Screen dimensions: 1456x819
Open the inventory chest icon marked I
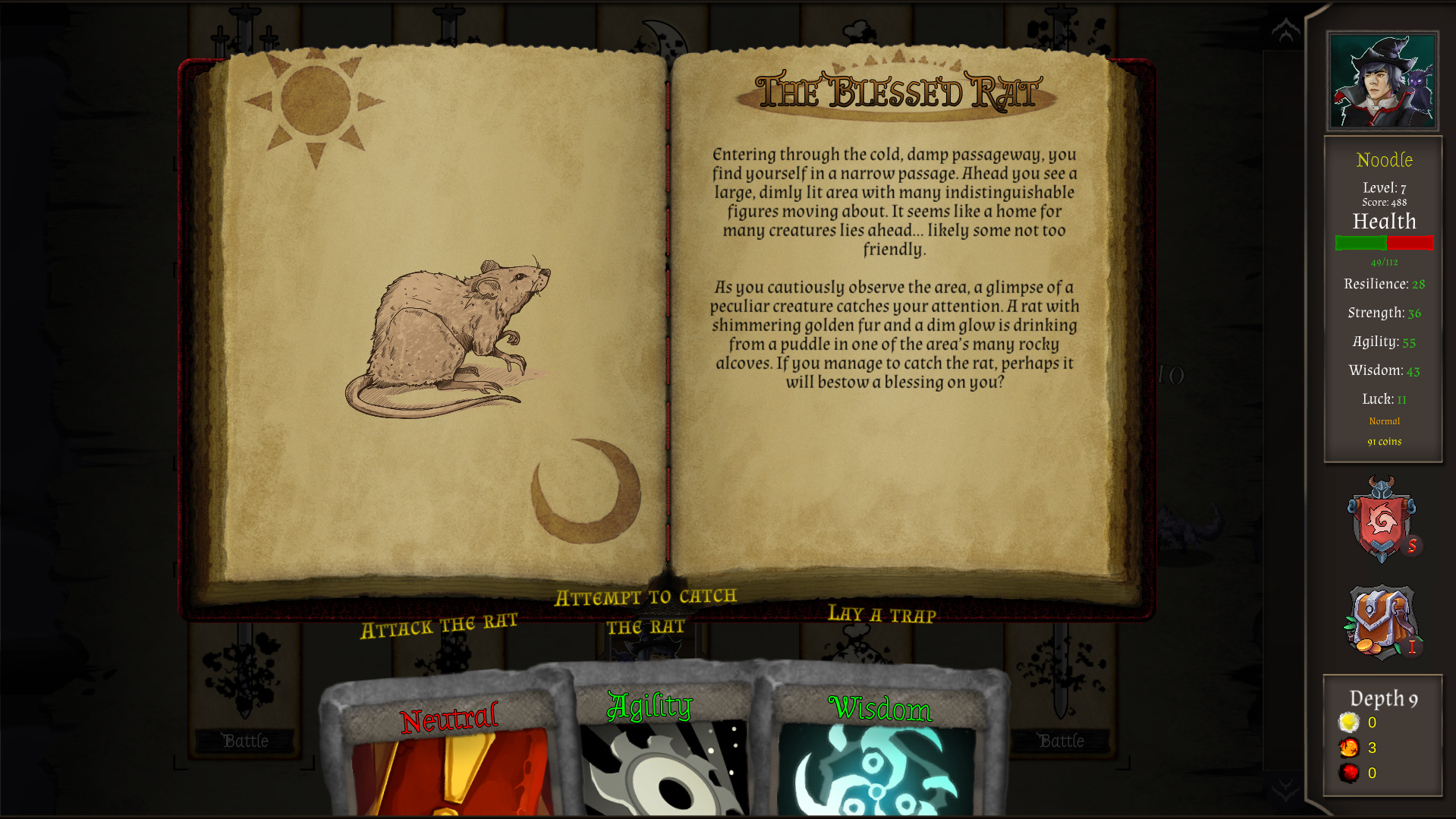pyautogui.click(x=1382, y=621)
